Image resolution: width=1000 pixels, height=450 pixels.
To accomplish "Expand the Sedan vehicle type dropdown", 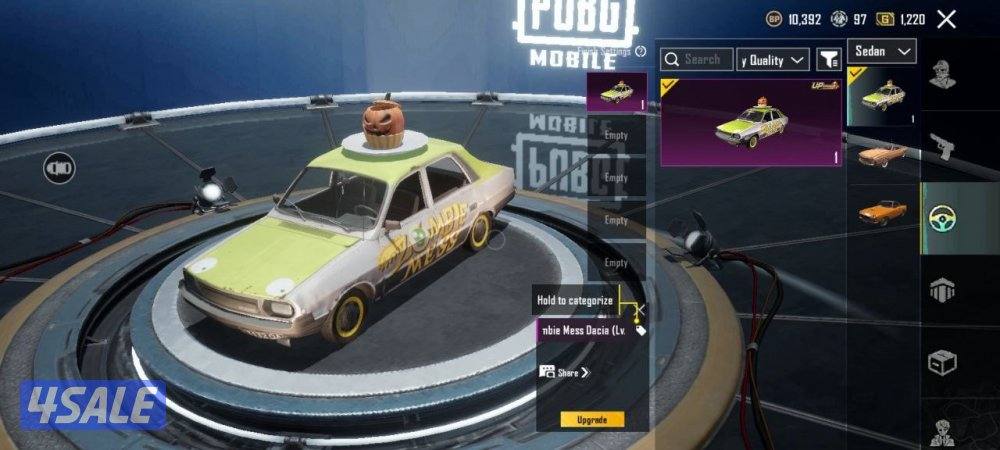I will coord(881,51).
